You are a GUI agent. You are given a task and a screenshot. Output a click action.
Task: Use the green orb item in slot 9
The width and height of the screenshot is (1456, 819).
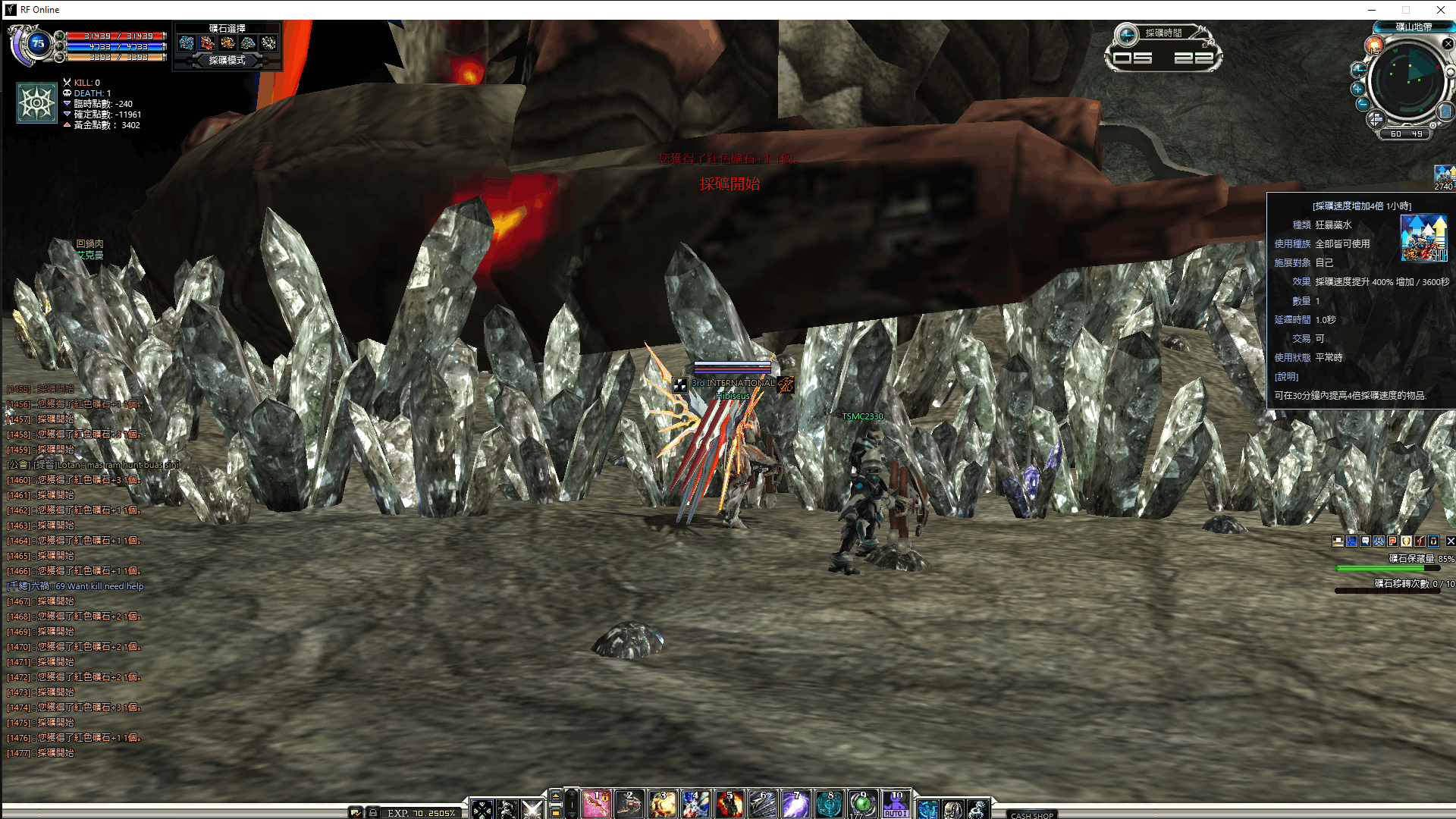click(862, 804)
